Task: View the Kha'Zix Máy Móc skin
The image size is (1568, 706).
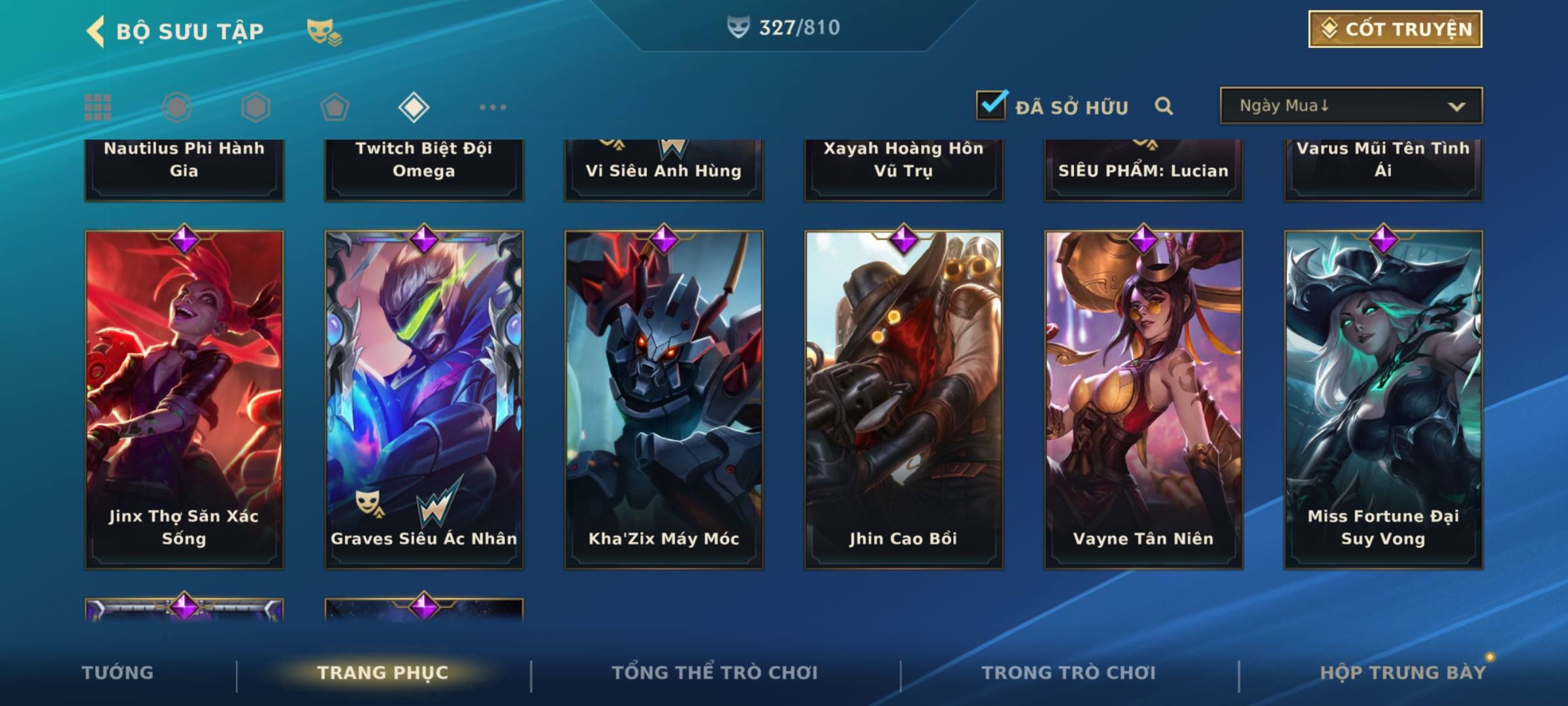Action: point(664,399)
